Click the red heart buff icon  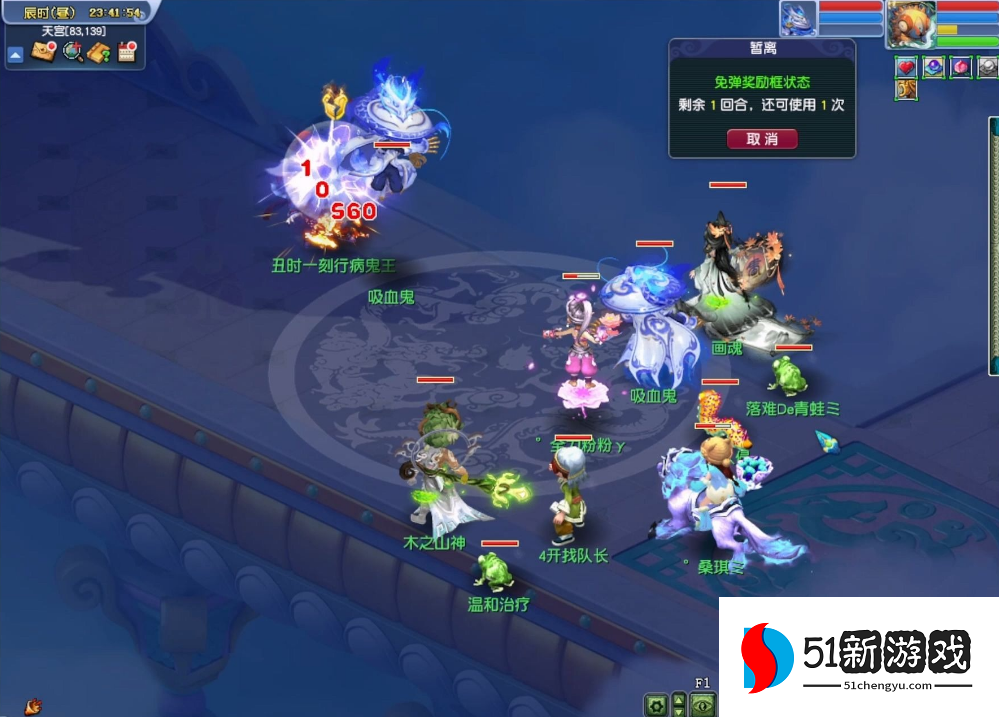(906, 68)
